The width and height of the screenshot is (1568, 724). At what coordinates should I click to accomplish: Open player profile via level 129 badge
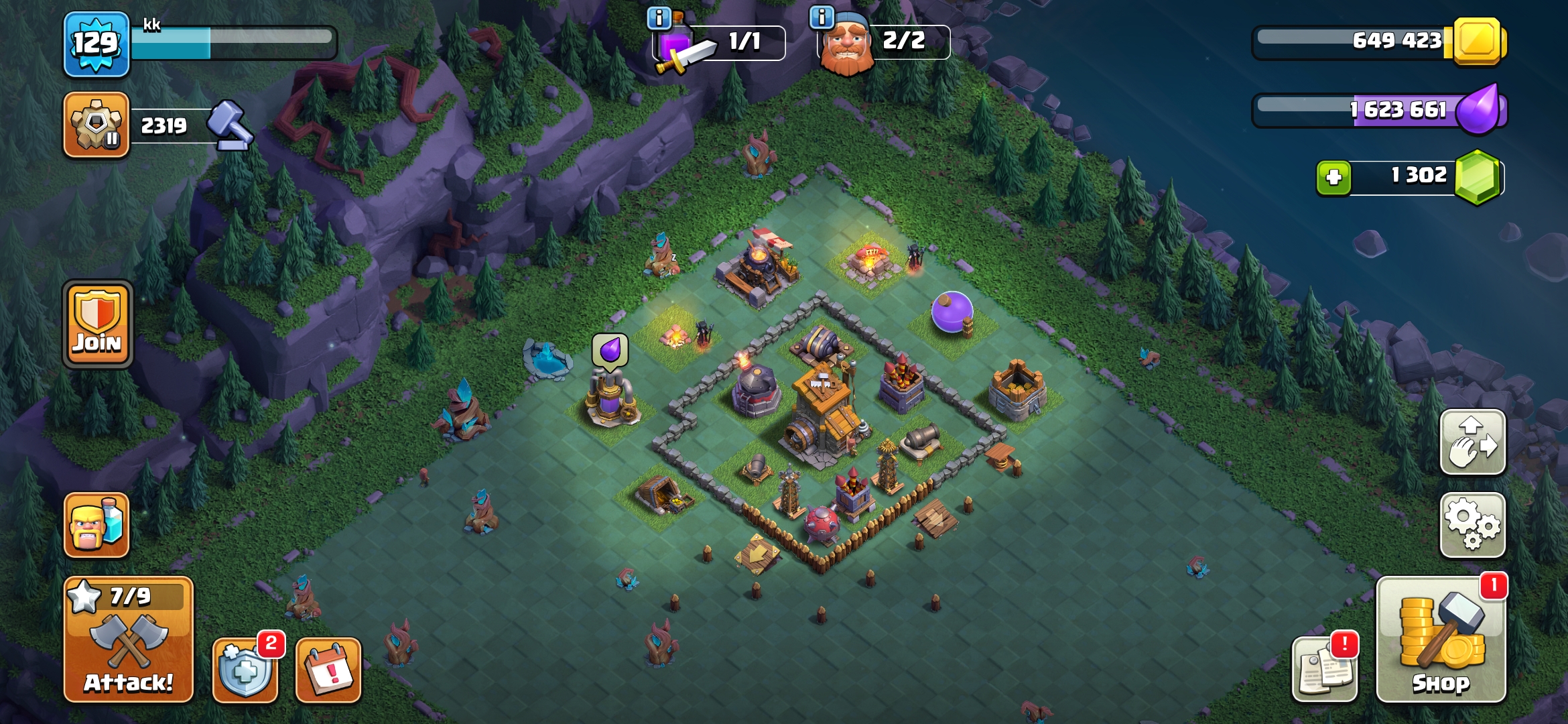[x=96, y=44]
